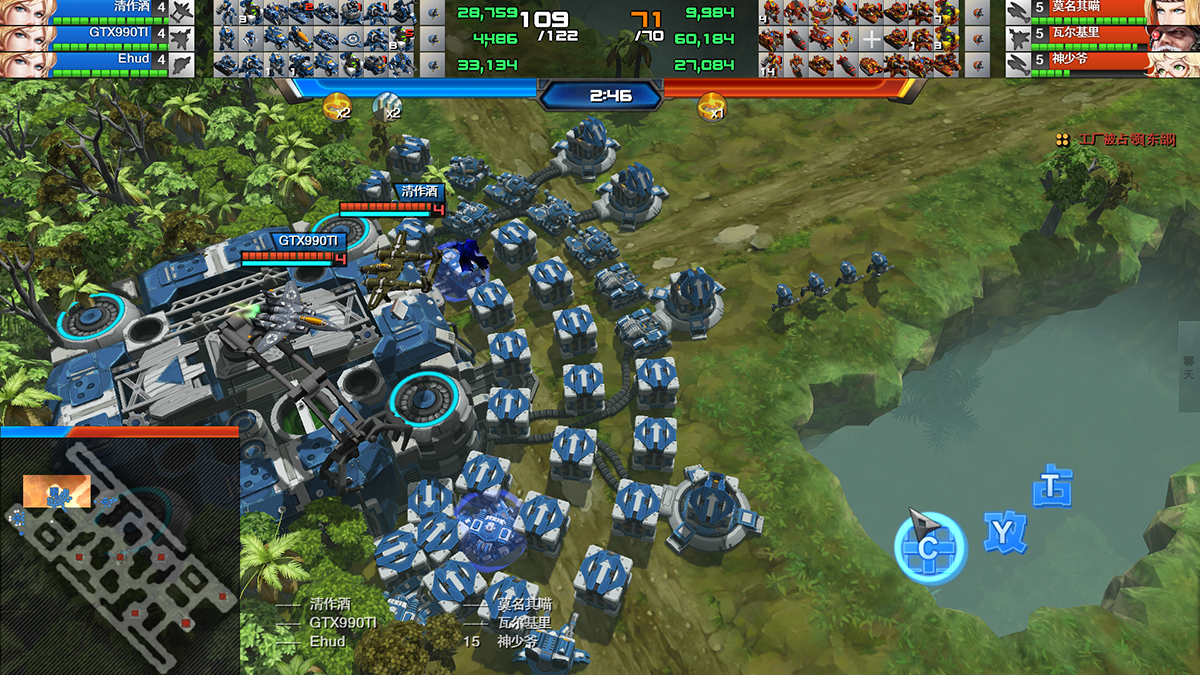The width and height of the screenshot is (1200, 675).
Task: Select the circular grid command icon
Action: pyautogui.click(x=930, y=547)
